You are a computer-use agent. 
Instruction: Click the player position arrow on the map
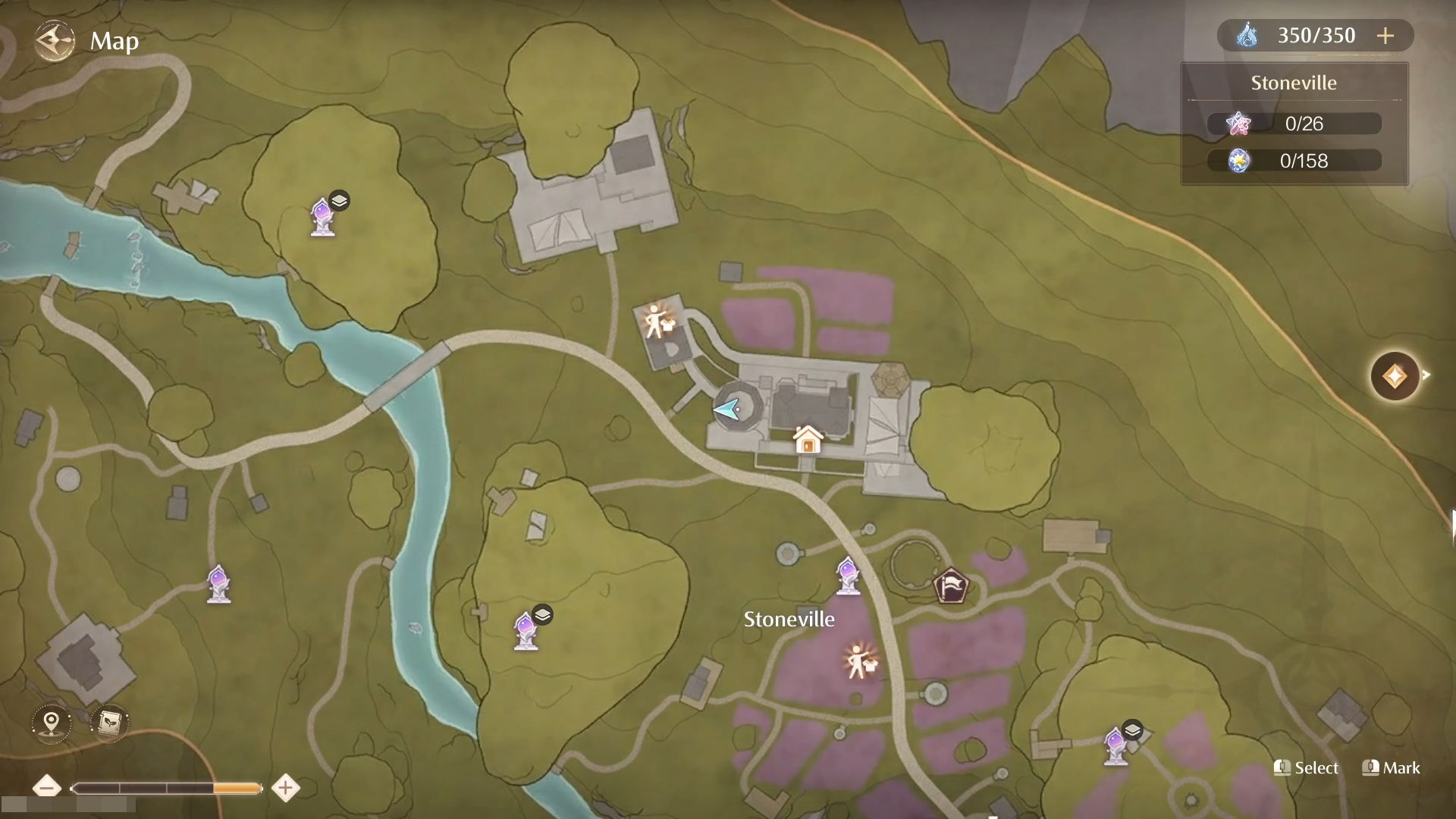726,409
